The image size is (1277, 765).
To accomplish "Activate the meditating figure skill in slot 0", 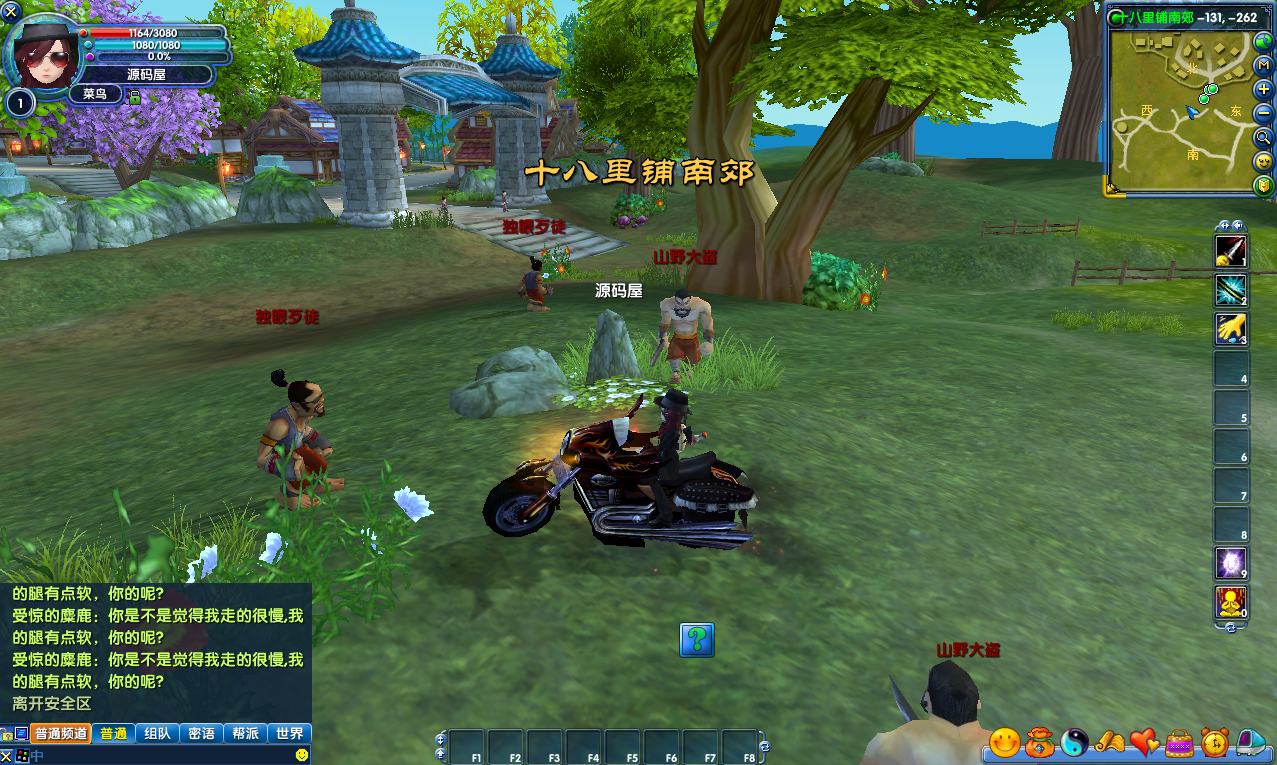I will (x=1230, y=602).
